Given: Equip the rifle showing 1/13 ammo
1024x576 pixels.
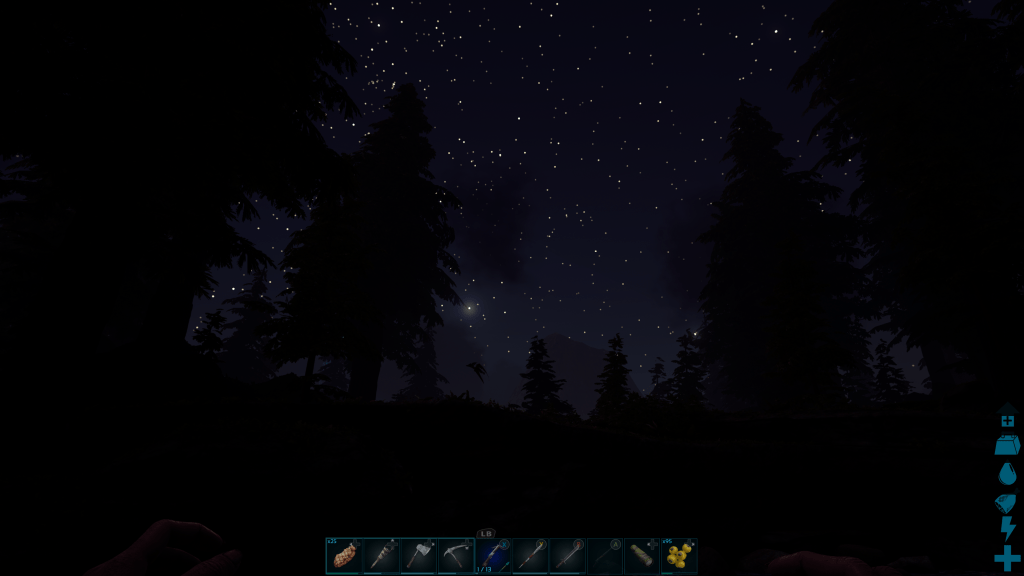Looking at the screenshot, I should (x=492, y=555).
